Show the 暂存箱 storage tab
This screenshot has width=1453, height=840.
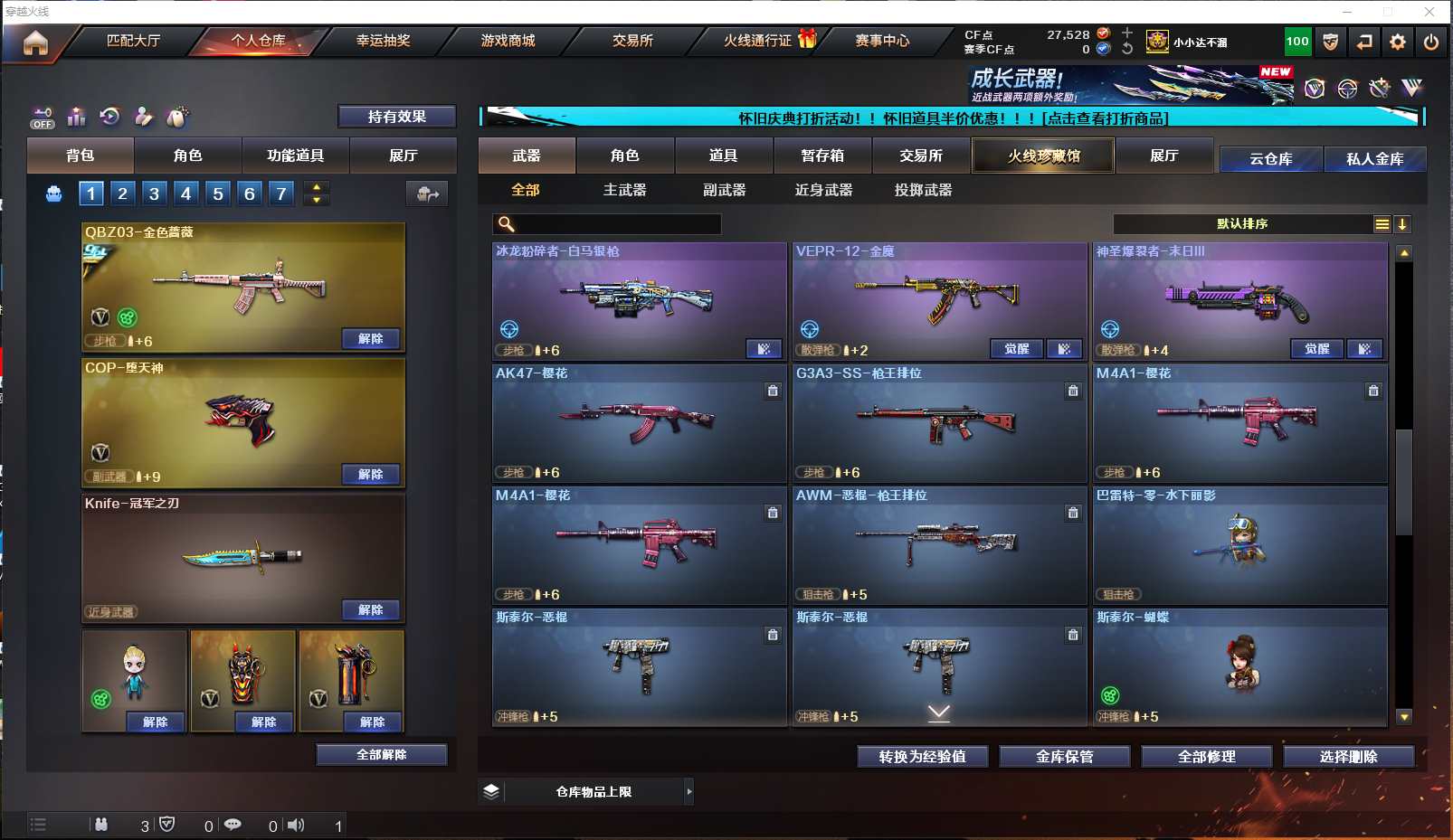(821, 156)
